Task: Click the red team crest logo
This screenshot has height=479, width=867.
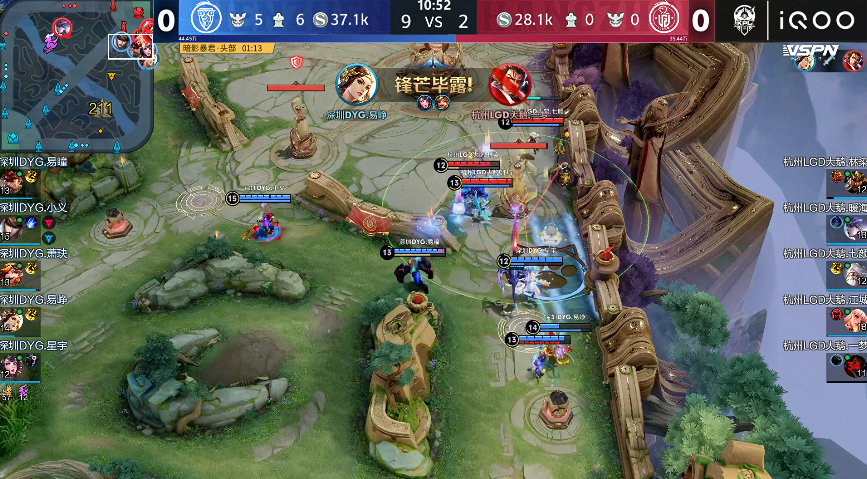Action: click(664, 20)
